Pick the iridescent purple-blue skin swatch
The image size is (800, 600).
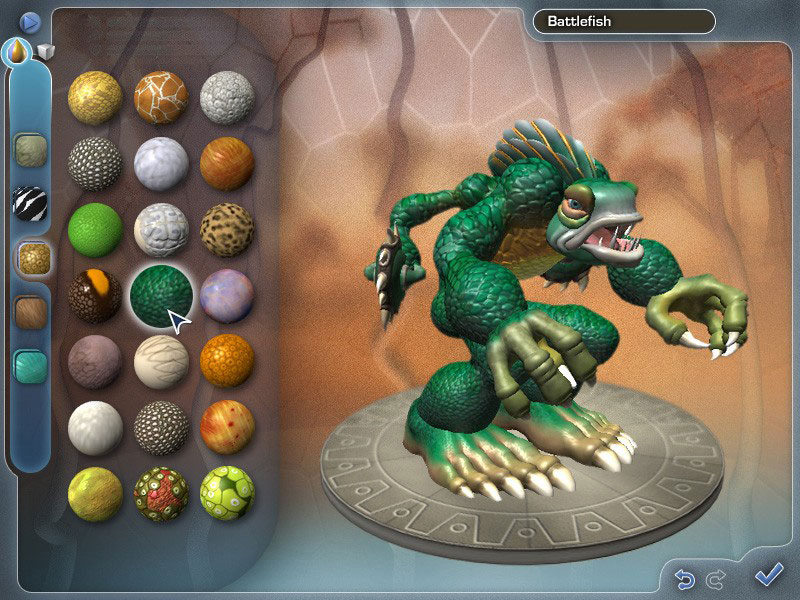(x=227, y=297)
